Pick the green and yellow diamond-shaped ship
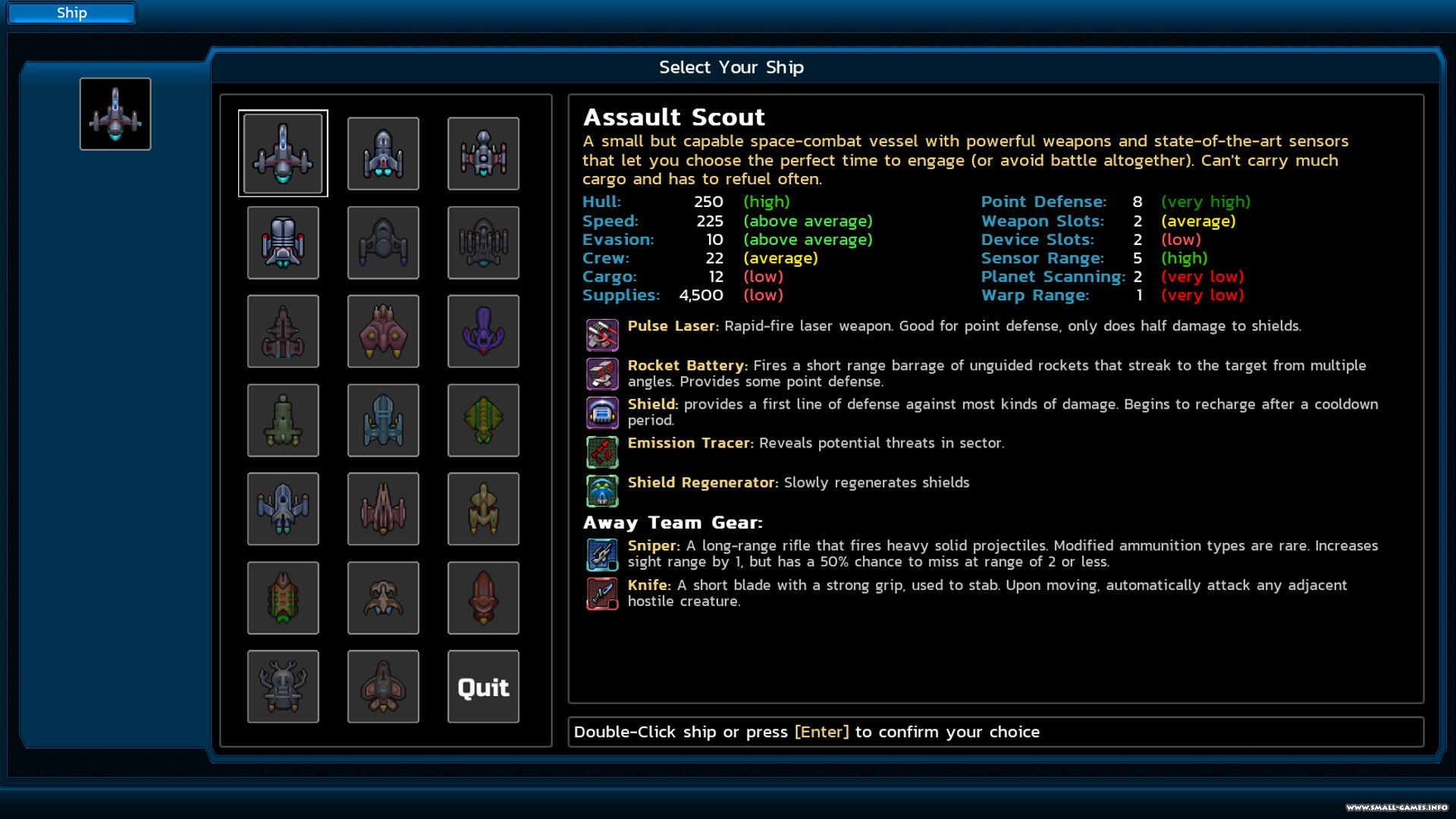The width and height of the screenshot is (1456, 819). coord(483,420)
